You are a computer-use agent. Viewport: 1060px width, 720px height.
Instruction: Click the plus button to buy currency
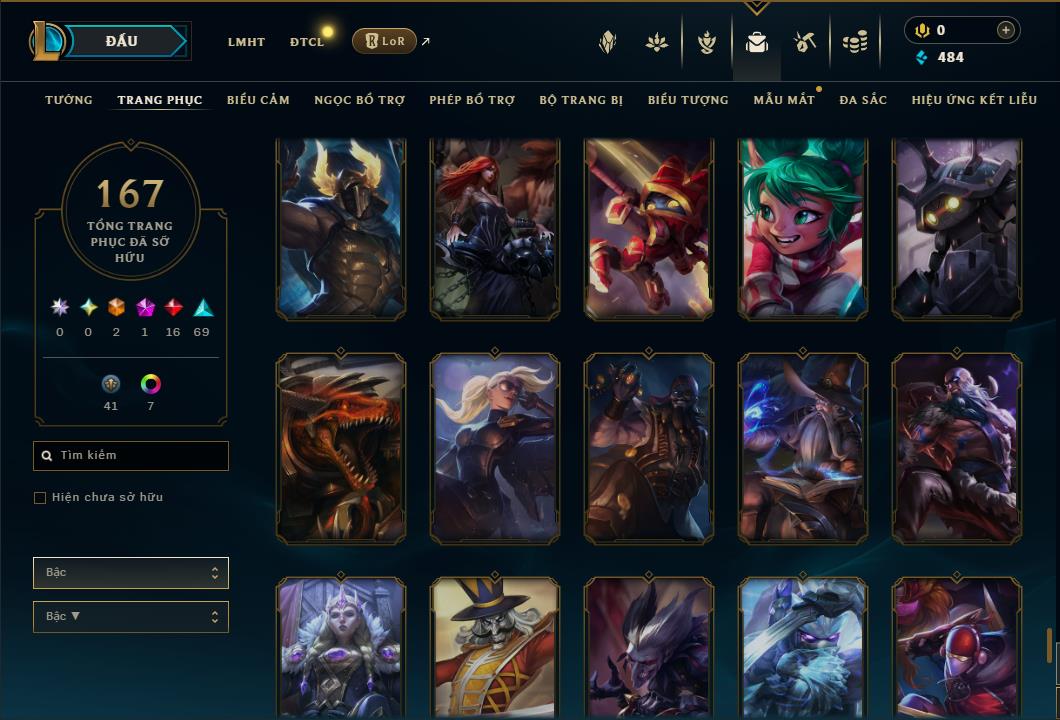(1005, 30)
